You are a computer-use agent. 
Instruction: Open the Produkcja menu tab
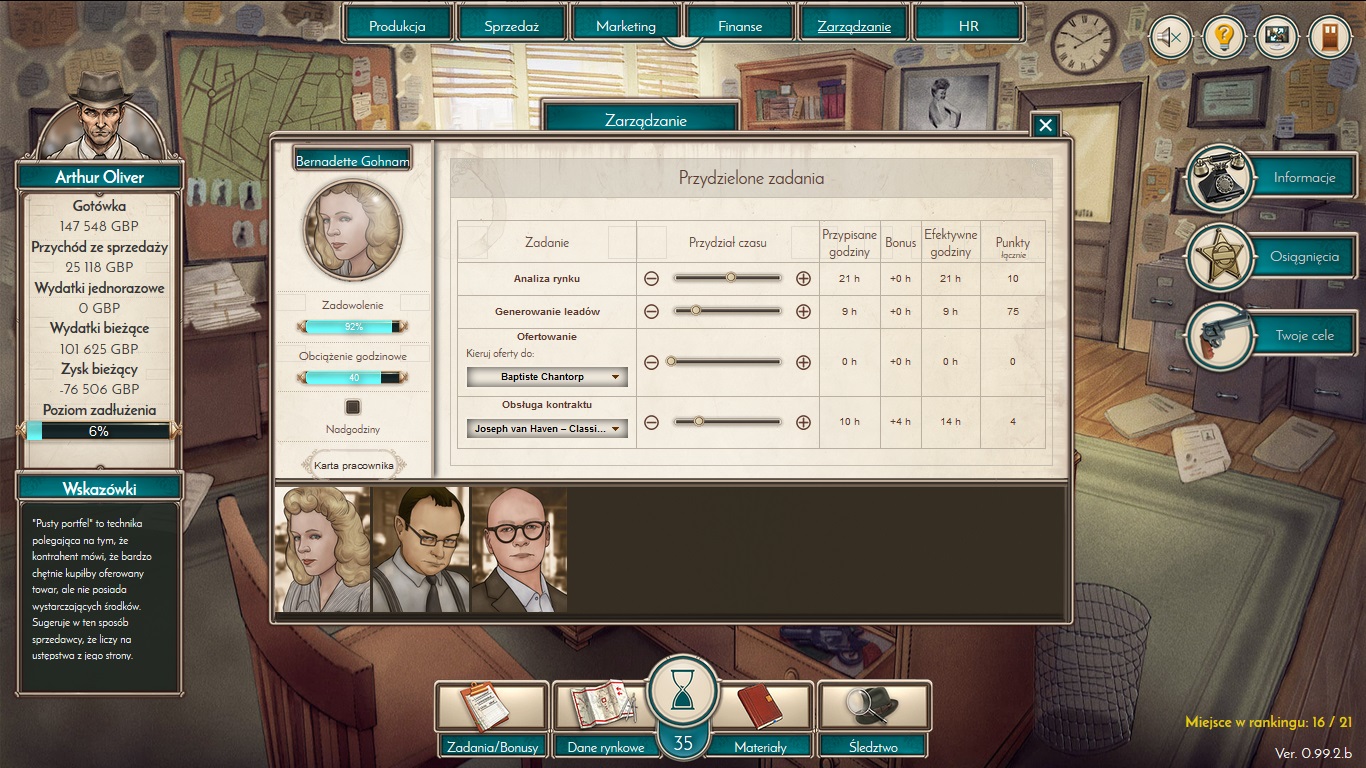[397, 26]
